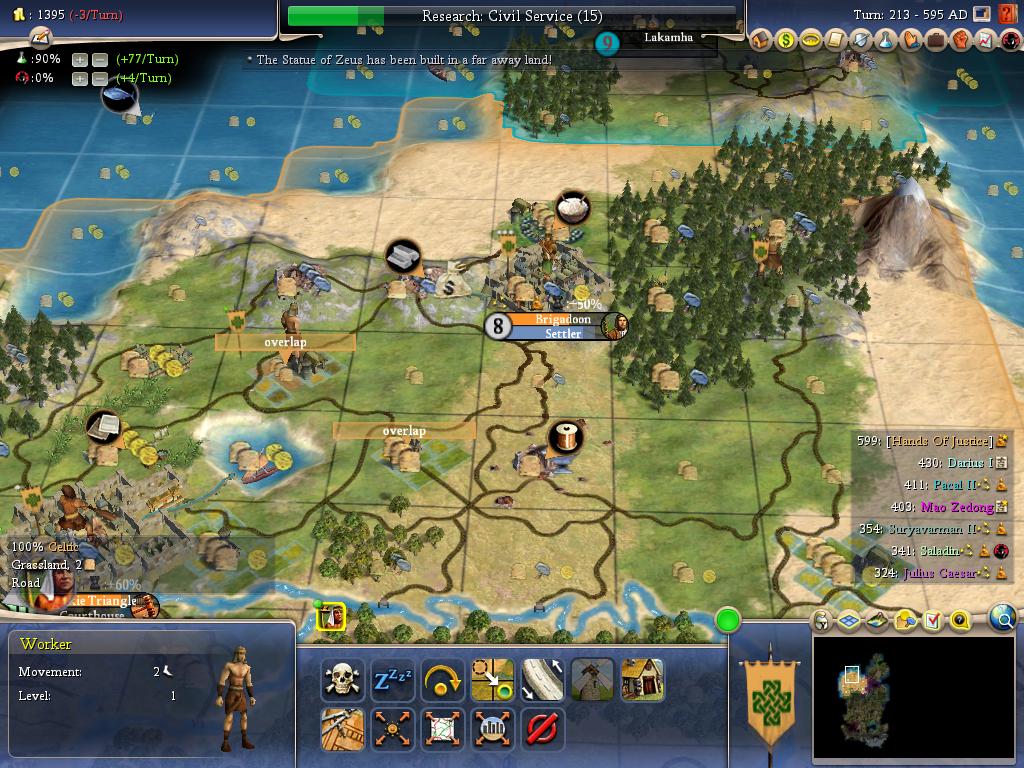This screenshot has width=1024, height=768.
Task: Build a windmill improvement
Action: tap(592, 681)
